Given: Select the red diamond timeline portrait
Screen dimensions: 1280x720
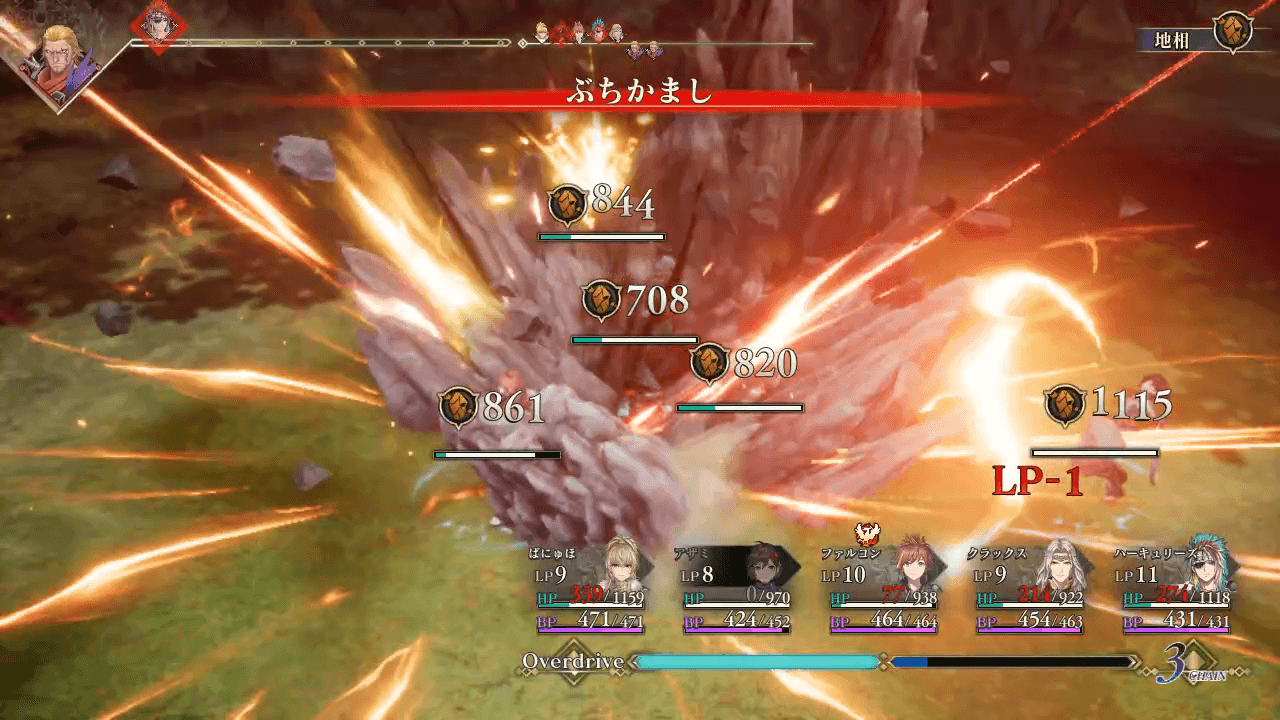Looking at the screenshot, I should [155, 27].
